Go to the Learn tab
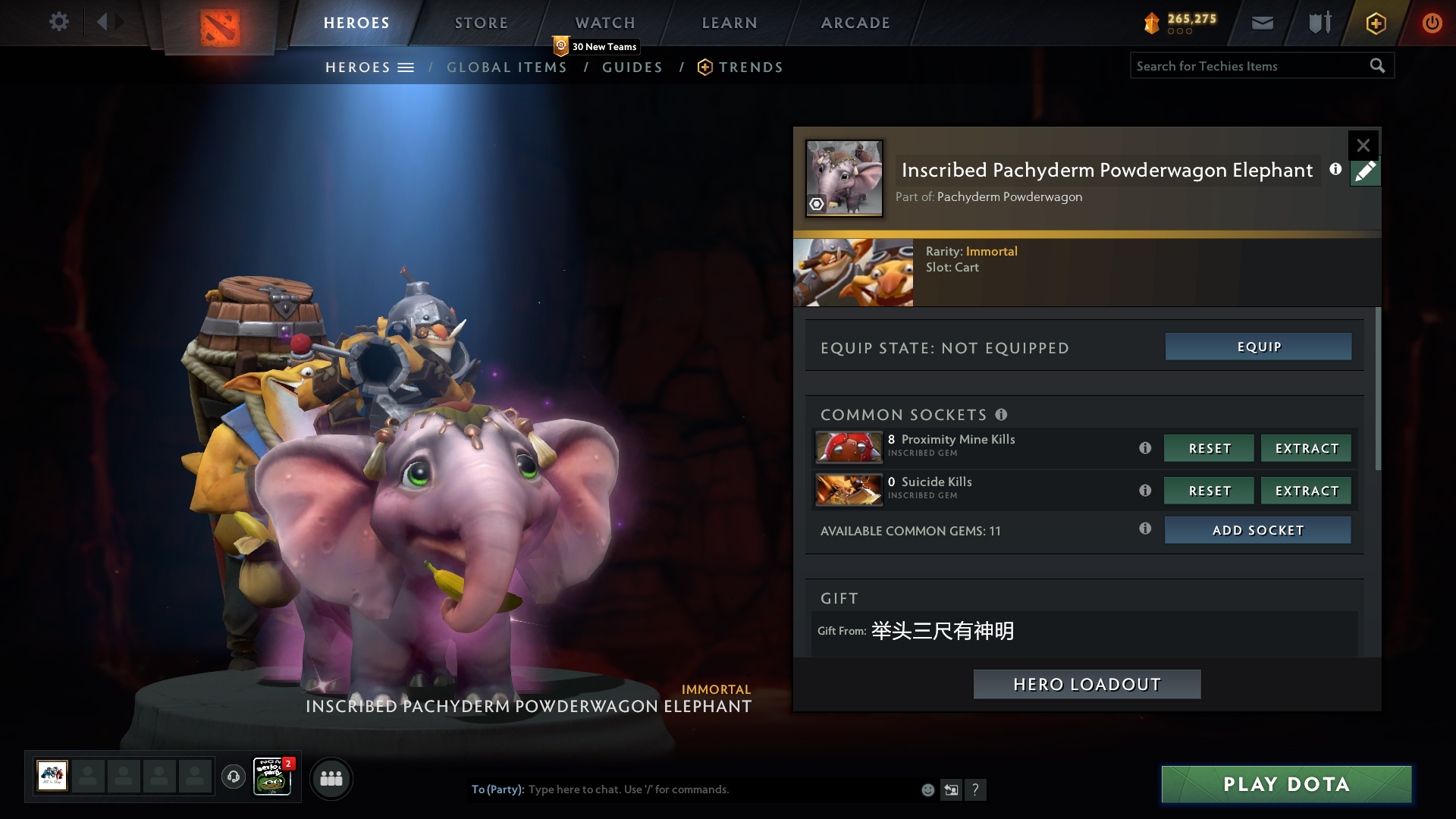1456x819 pixels. 729,23
